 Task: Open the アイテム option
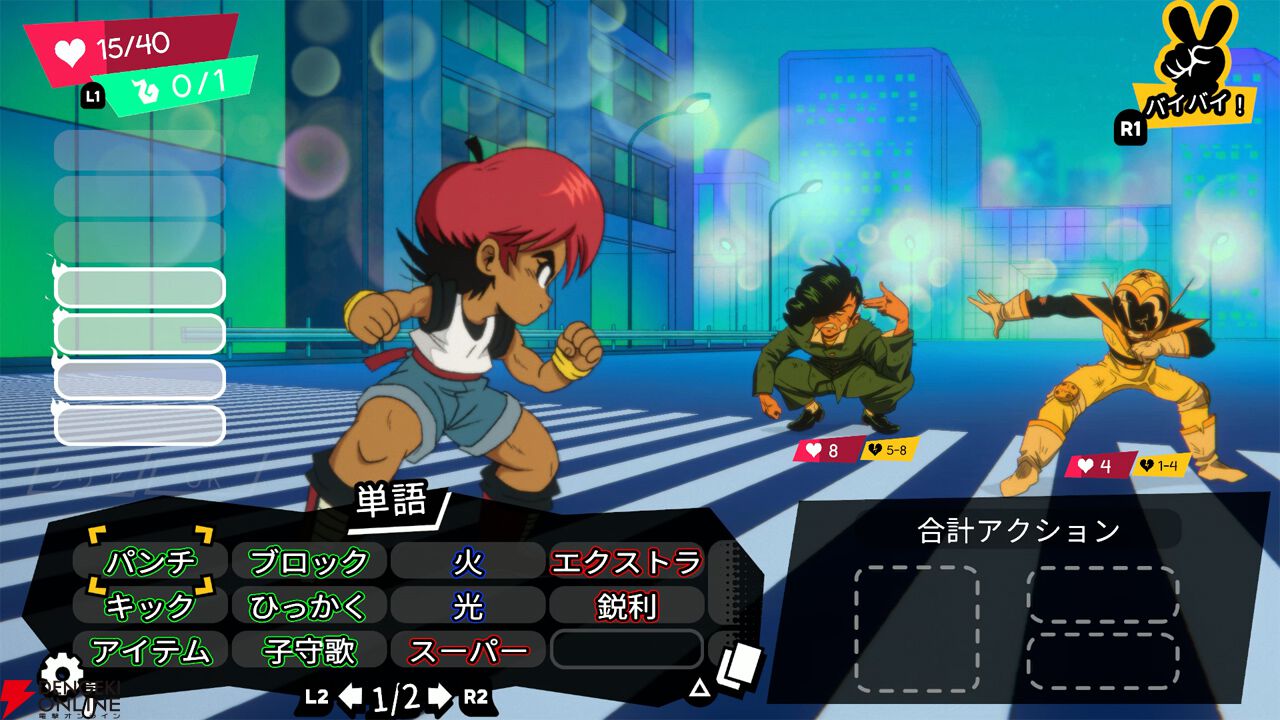click(151, 651)
